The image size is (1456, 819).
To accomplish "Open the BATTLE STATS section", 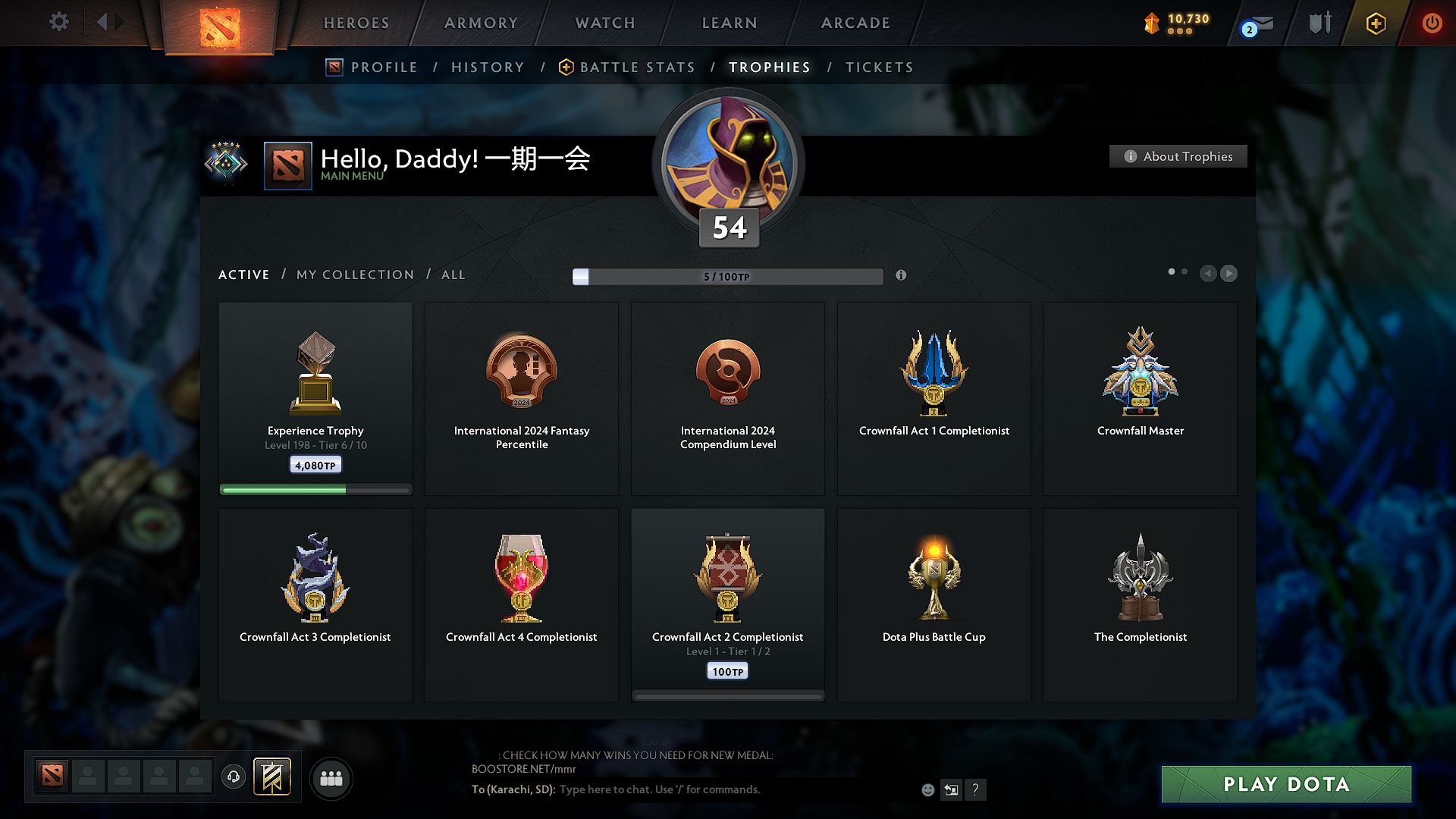I will point(636,67).
